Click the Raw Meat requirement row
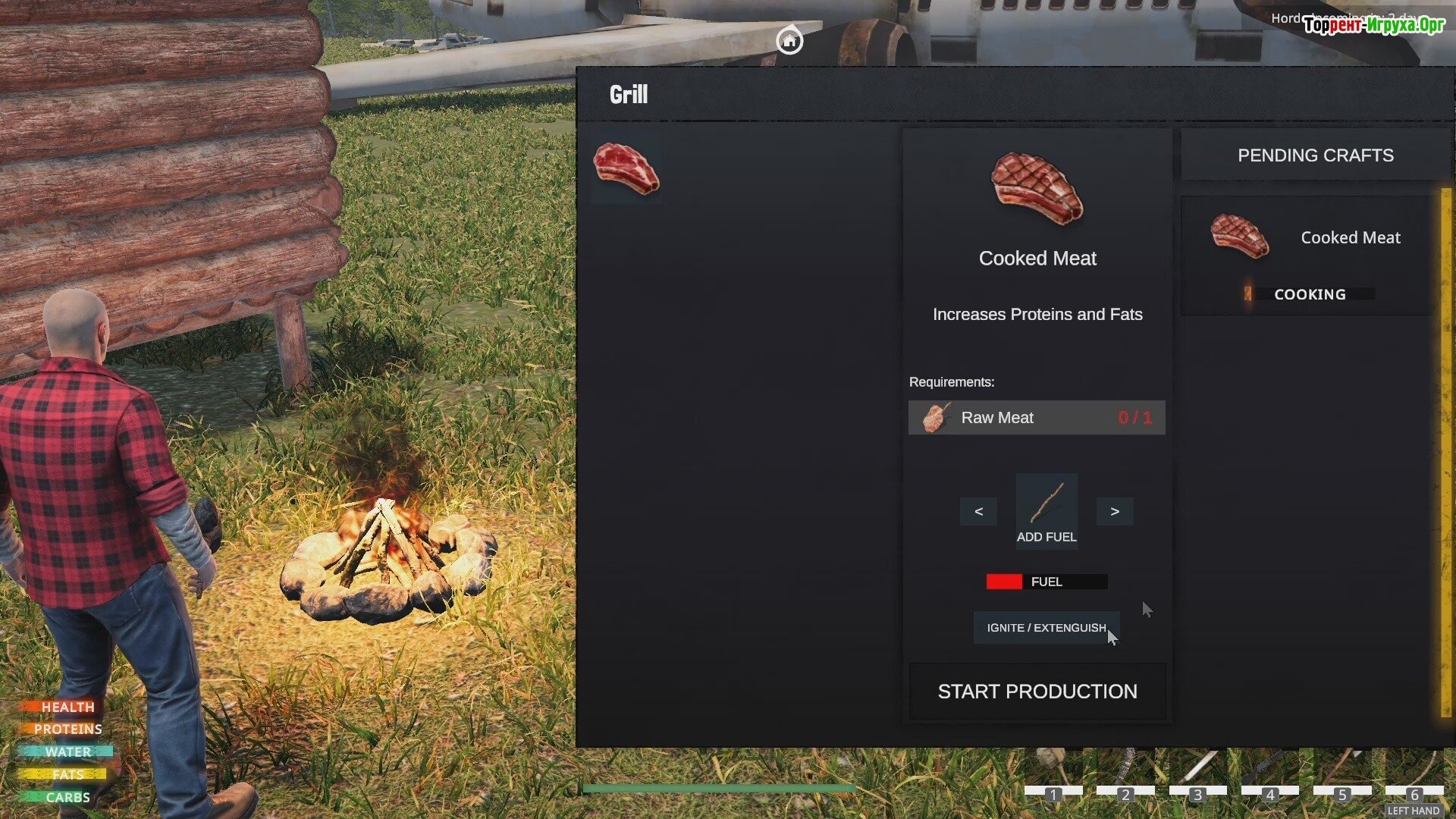This screenshot has width=1456, height=819. pyautogui.click(x=1036, y=418)
